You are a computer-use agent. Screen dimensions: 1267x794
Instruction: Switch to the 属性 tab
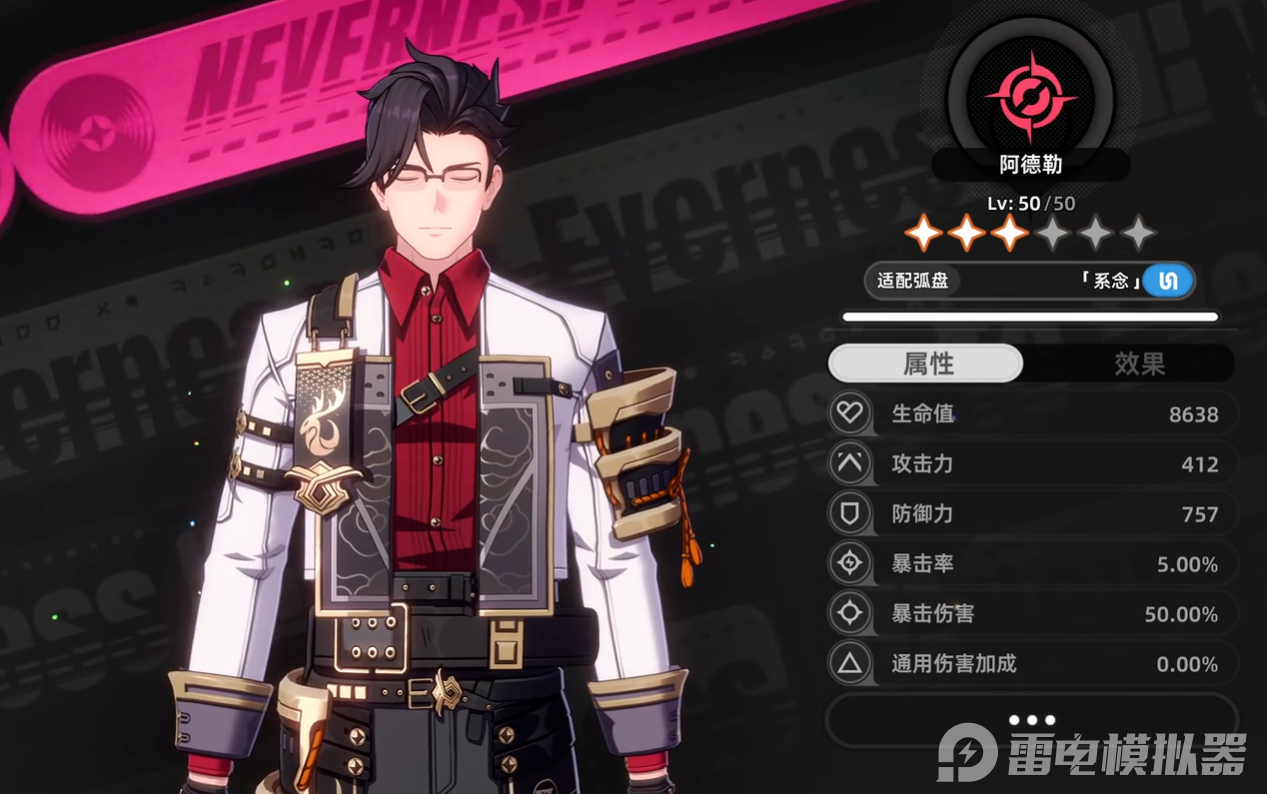click(926, 364)
